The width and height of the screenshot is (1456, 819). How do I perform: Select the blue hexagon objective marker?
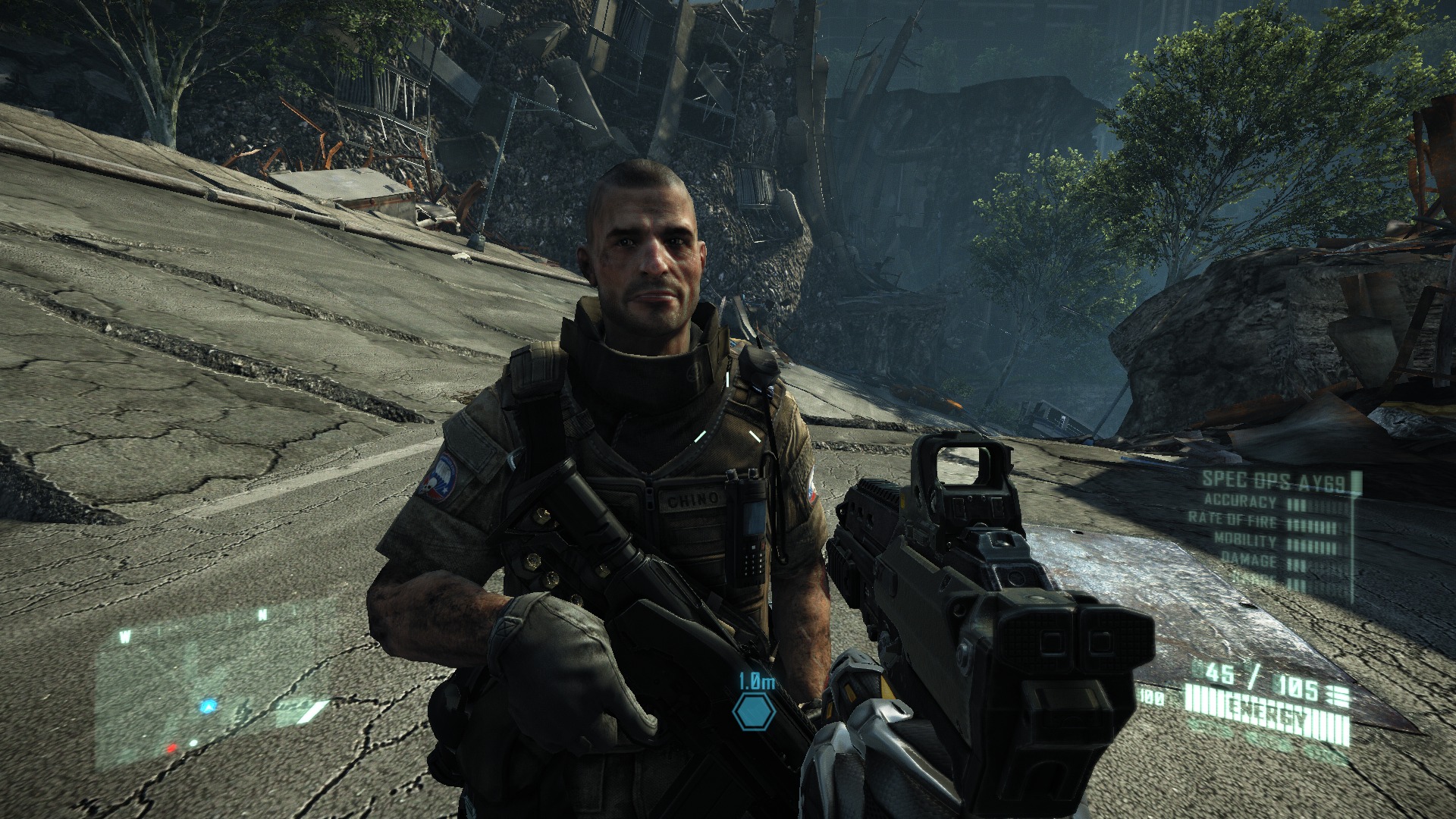coord(753,712)
